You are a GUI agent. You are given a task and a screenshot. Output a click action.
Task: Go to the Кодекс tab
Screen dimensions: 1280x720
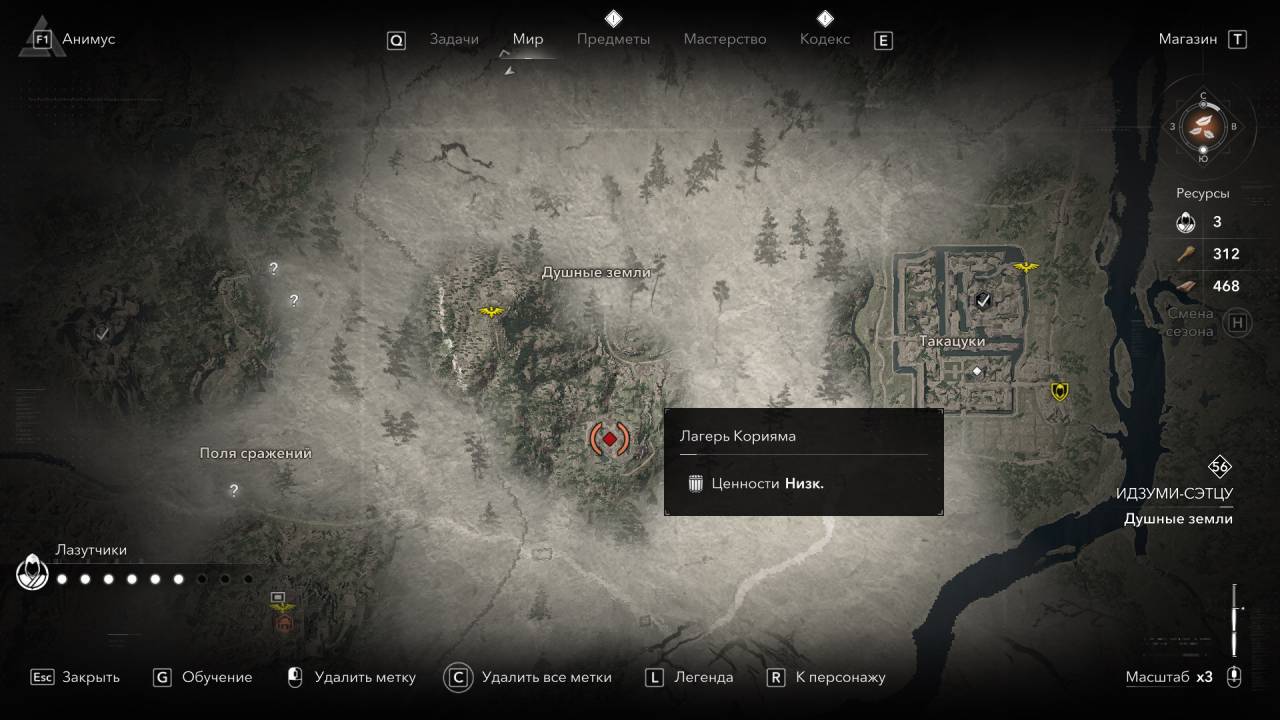(x=825, y=39)
